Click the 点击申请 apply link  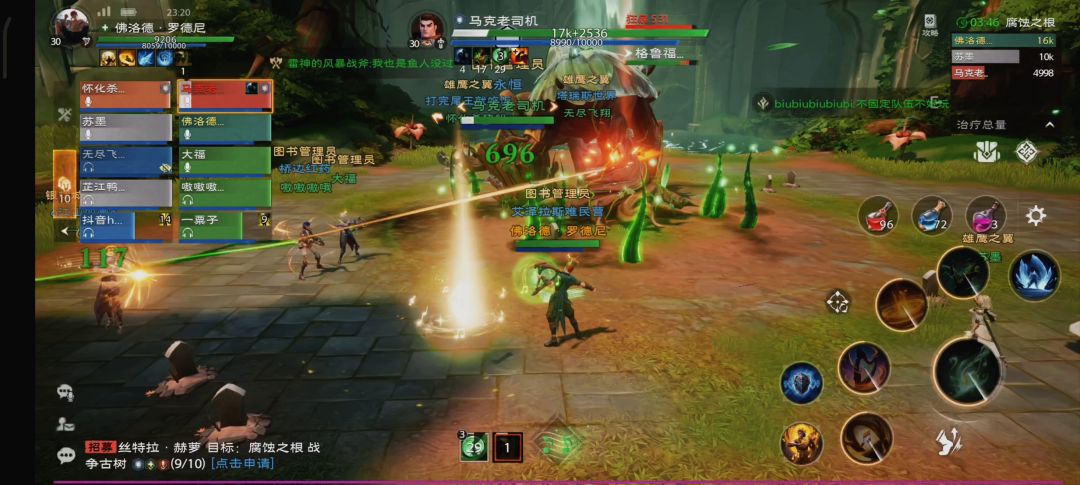(x=243, y=464)
